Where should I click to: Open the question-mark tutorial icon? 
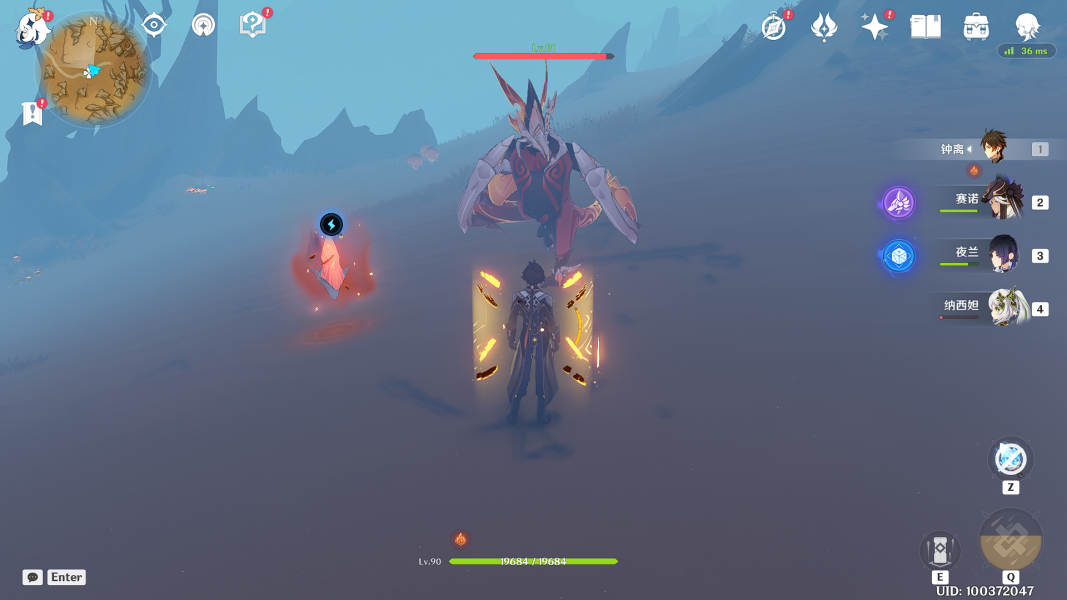click(252, 26)
